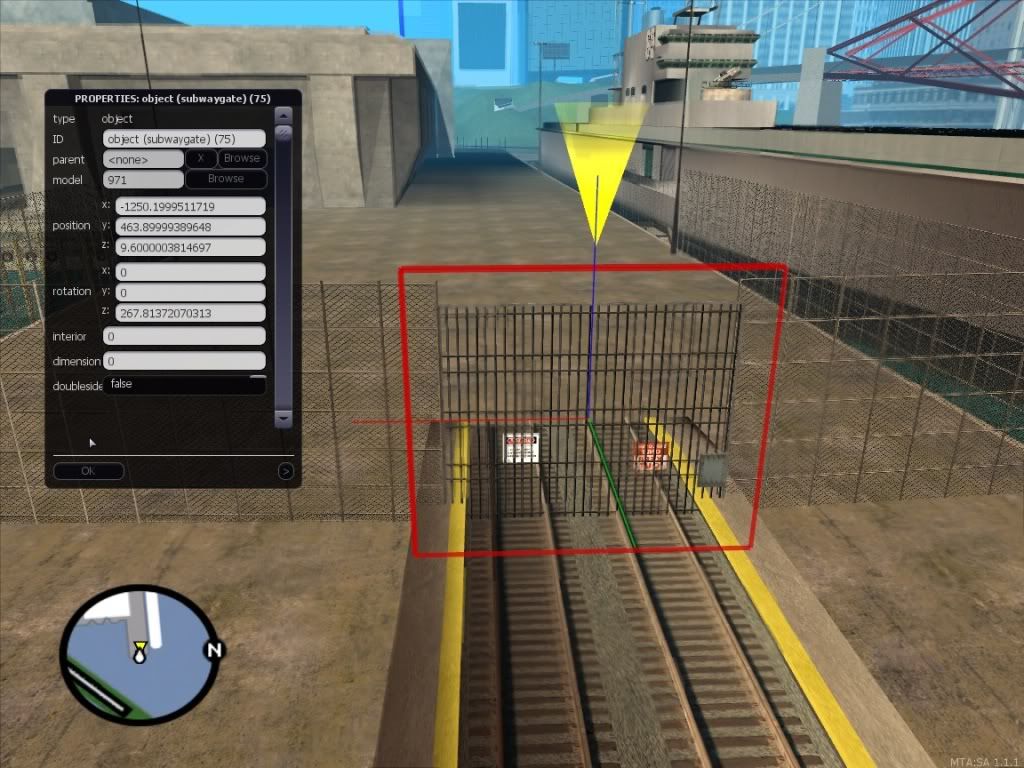Edit the ID text field

tap(184, 139)
